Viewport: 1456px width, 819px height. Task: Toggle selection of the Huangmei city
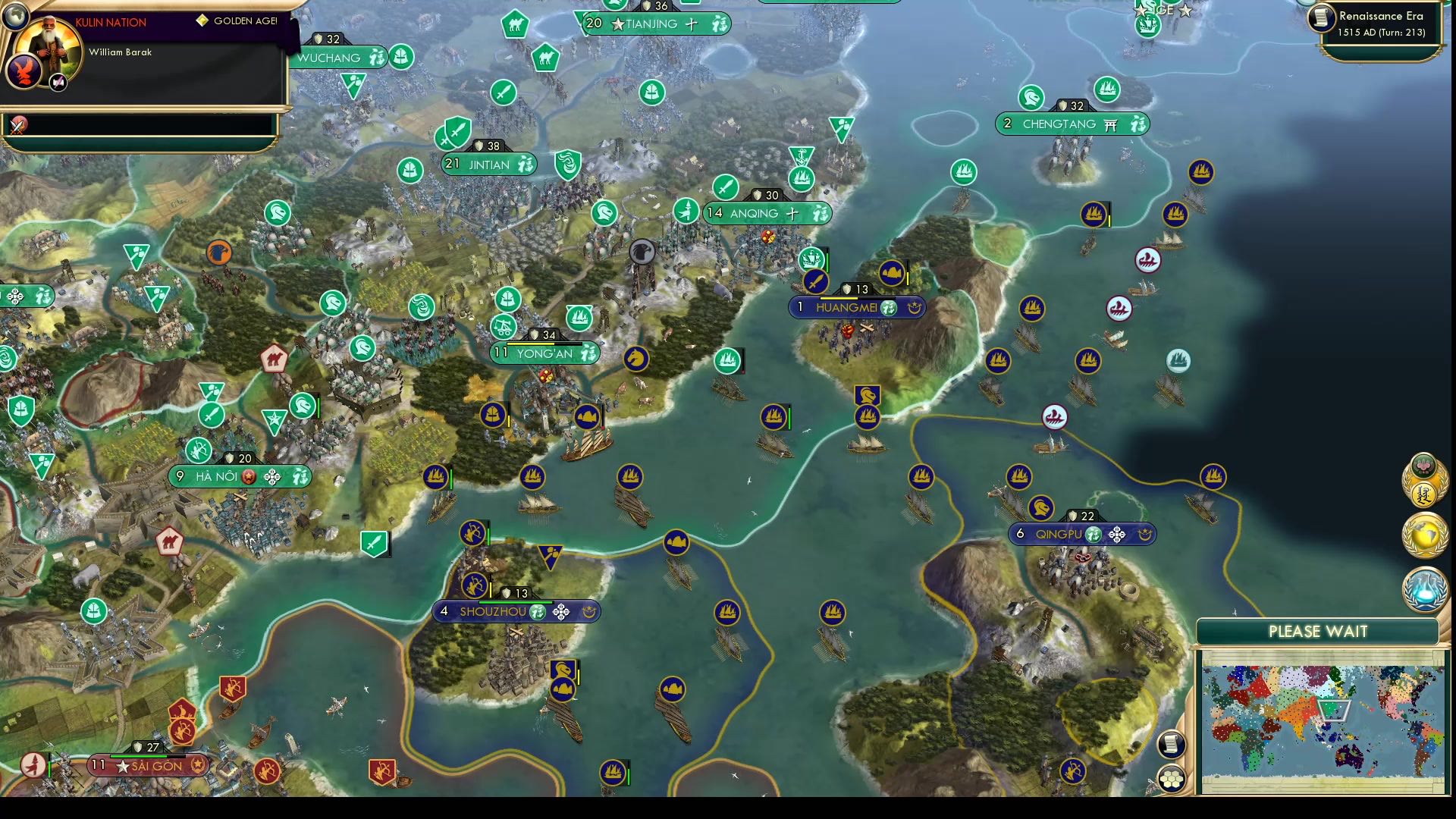pyautogui.click(x=849, y=307)
